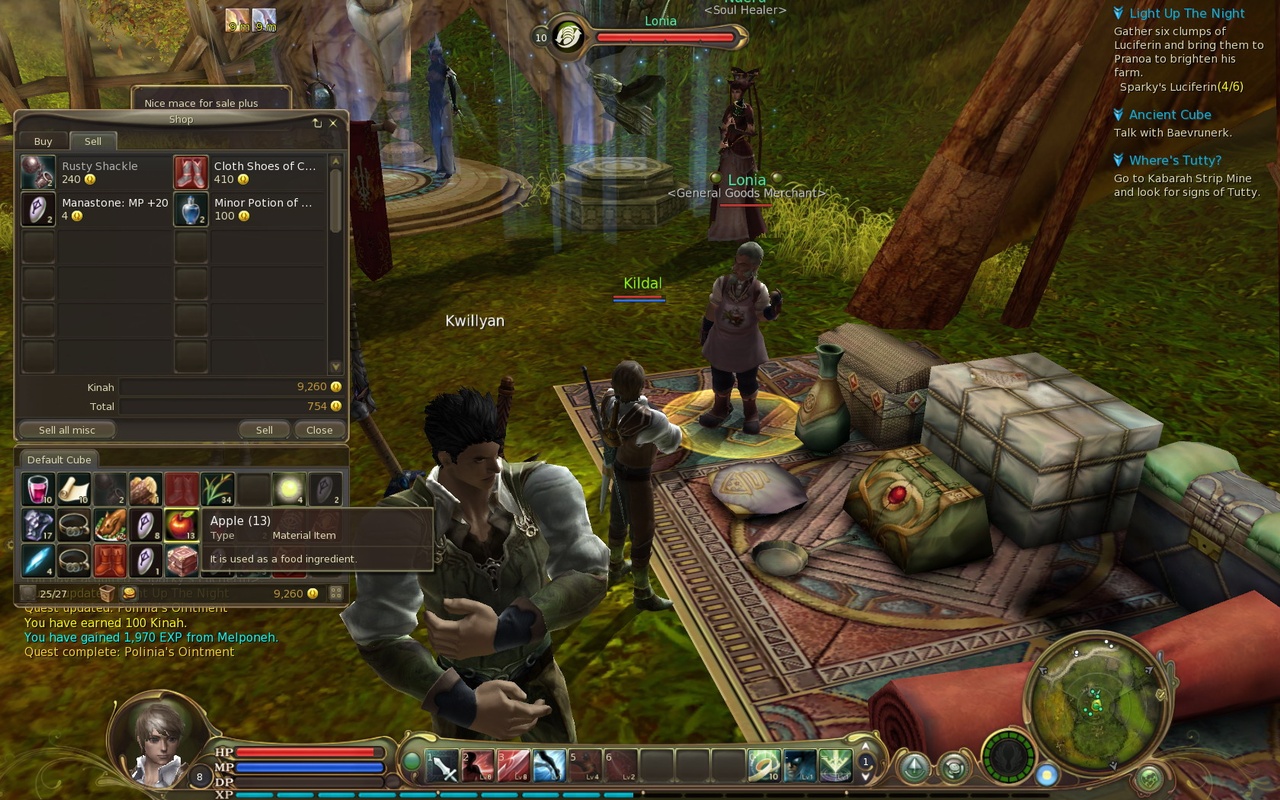Pin the Shop window with the pin icon
Viewport: 1280px width, 800px height.
tap(318, 122)
